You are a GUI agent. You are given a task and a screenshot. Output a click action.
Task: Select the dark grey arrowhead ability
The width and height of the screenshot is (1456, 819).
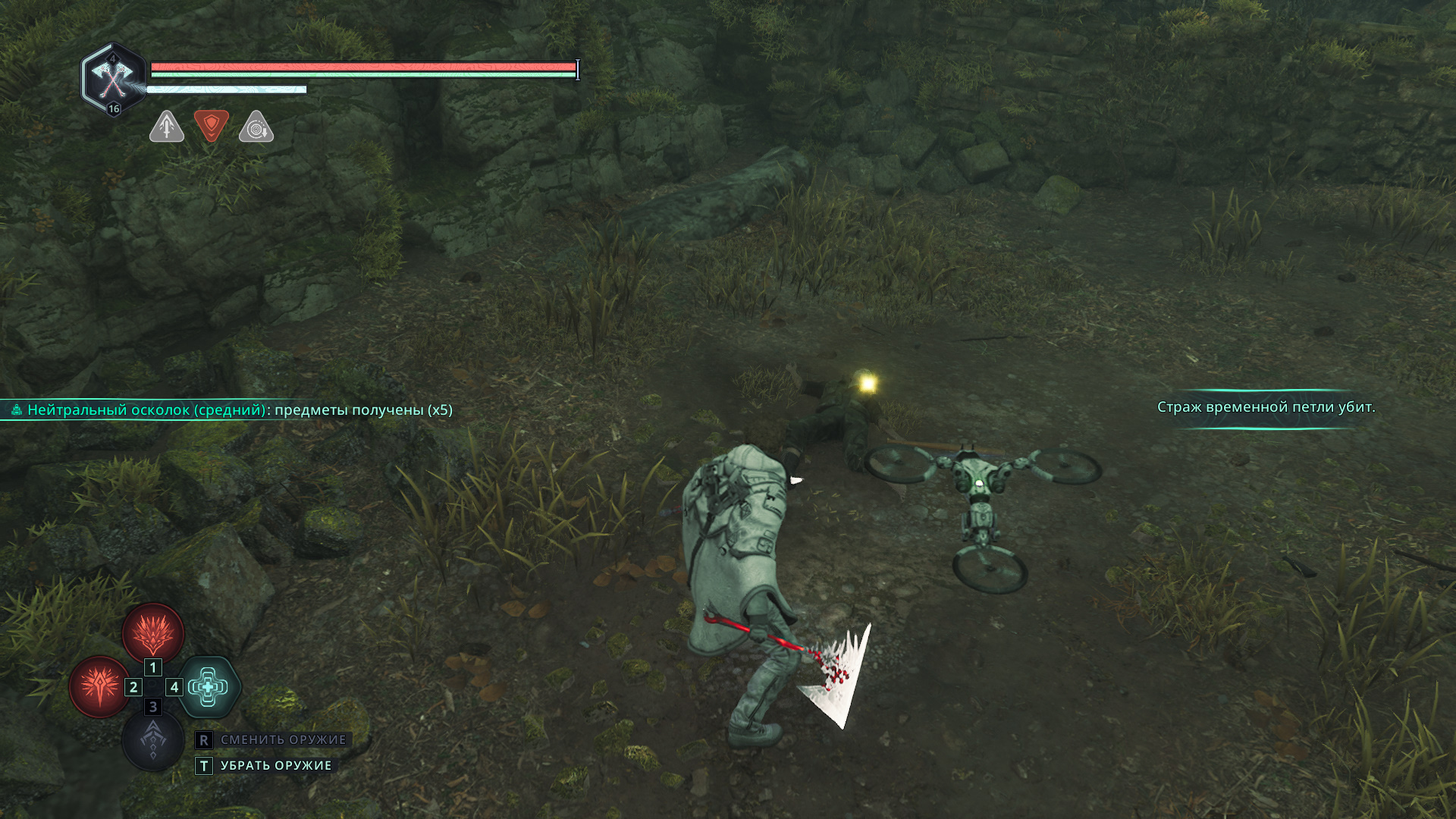pyautogui.click(x=153, y=740)
